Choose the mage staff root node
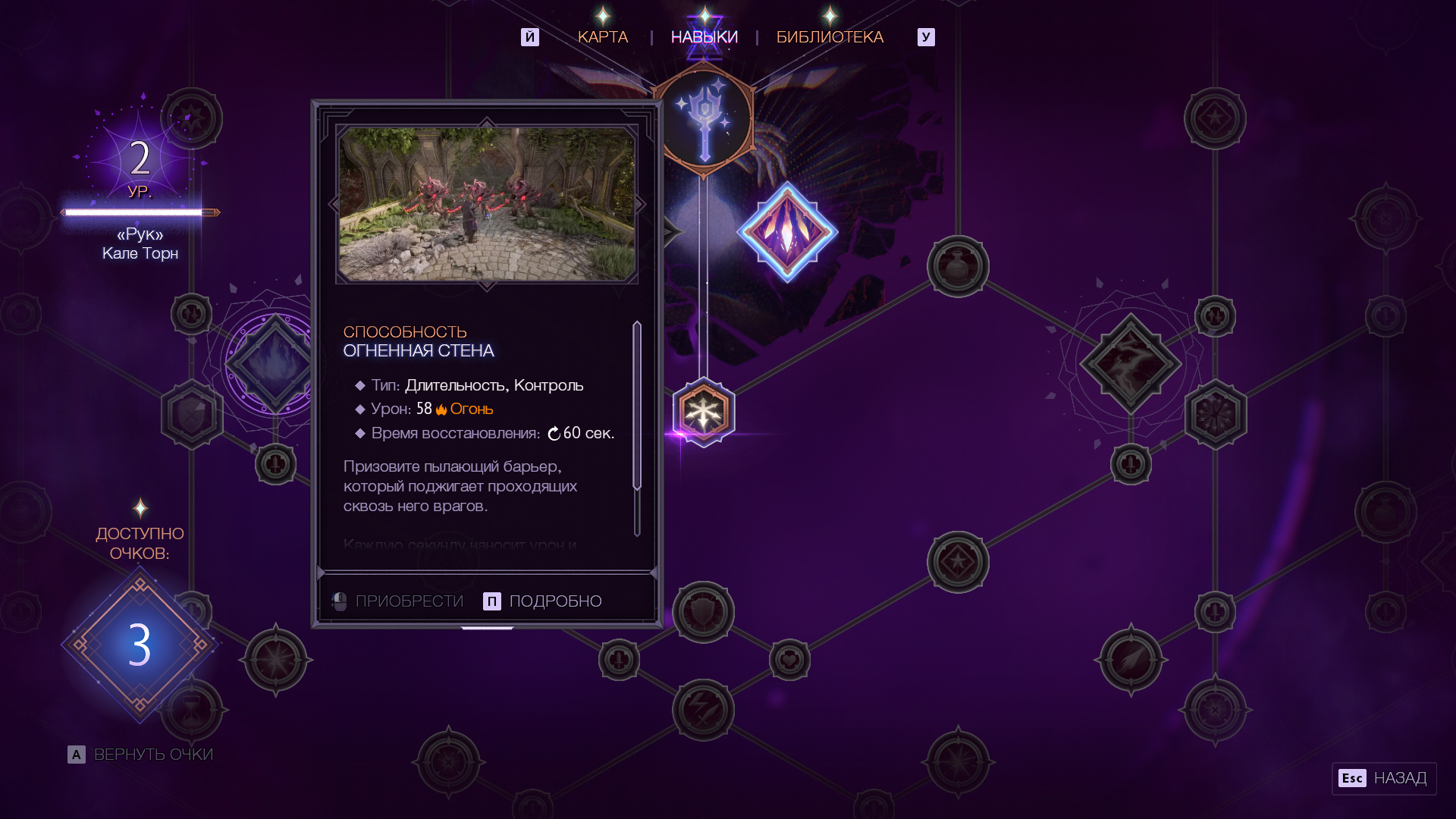 click(704, 120)
